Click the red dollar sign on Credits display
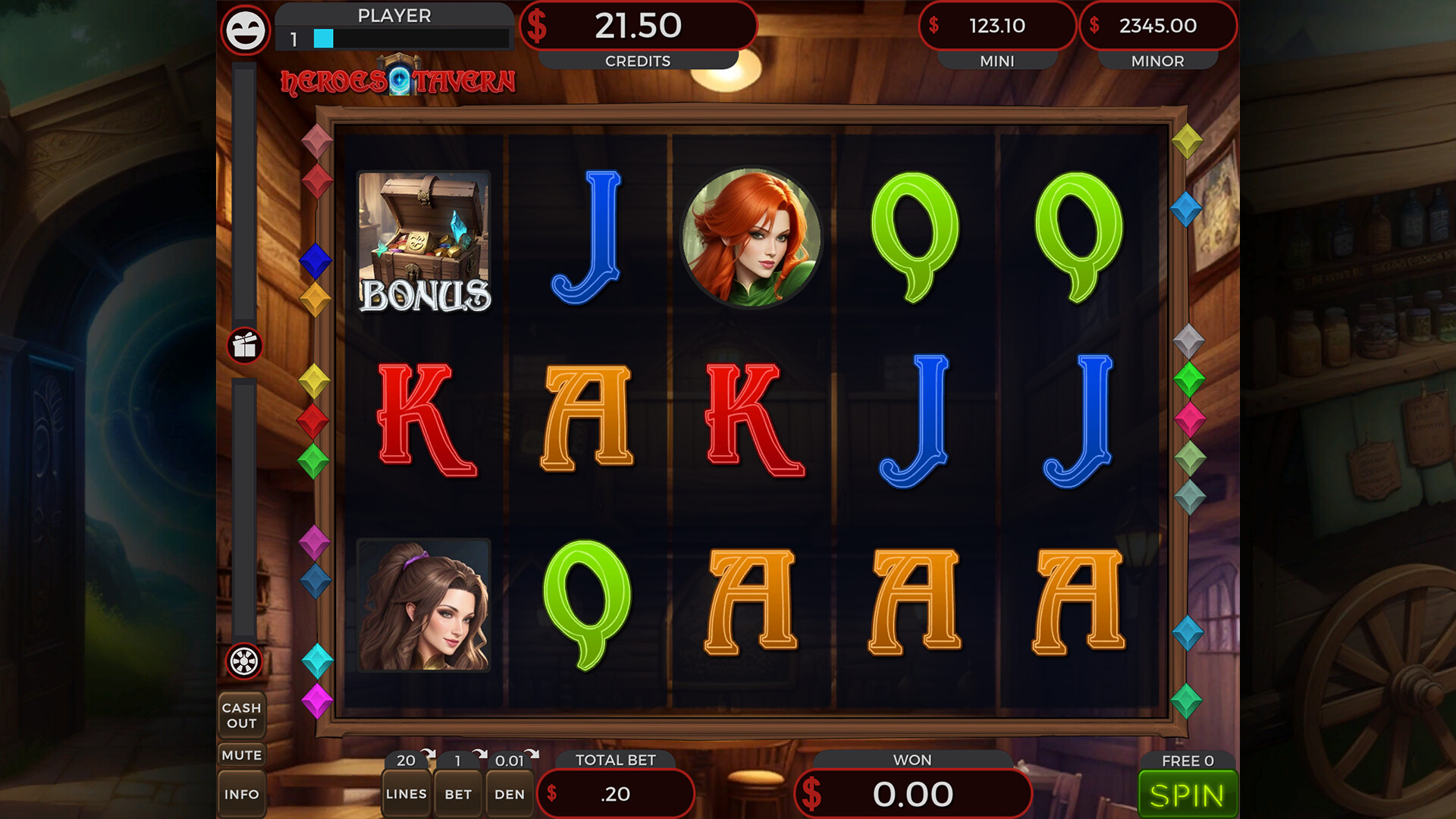 pos(538,26)
